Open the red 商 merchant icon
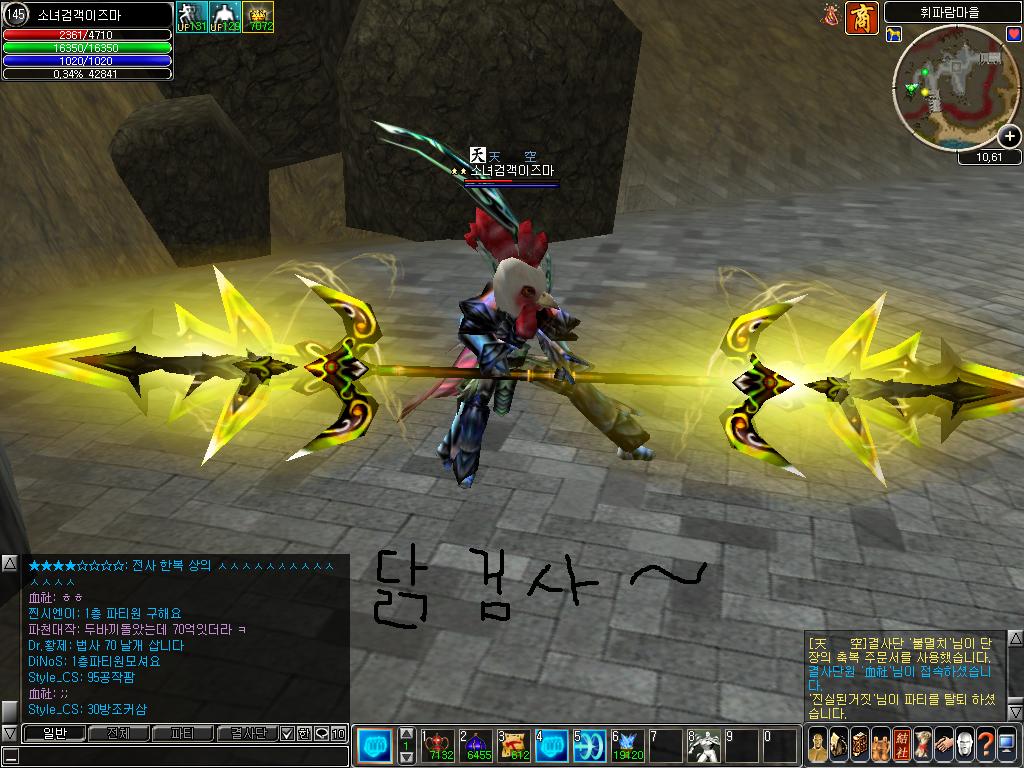 [x=862, y=18]
